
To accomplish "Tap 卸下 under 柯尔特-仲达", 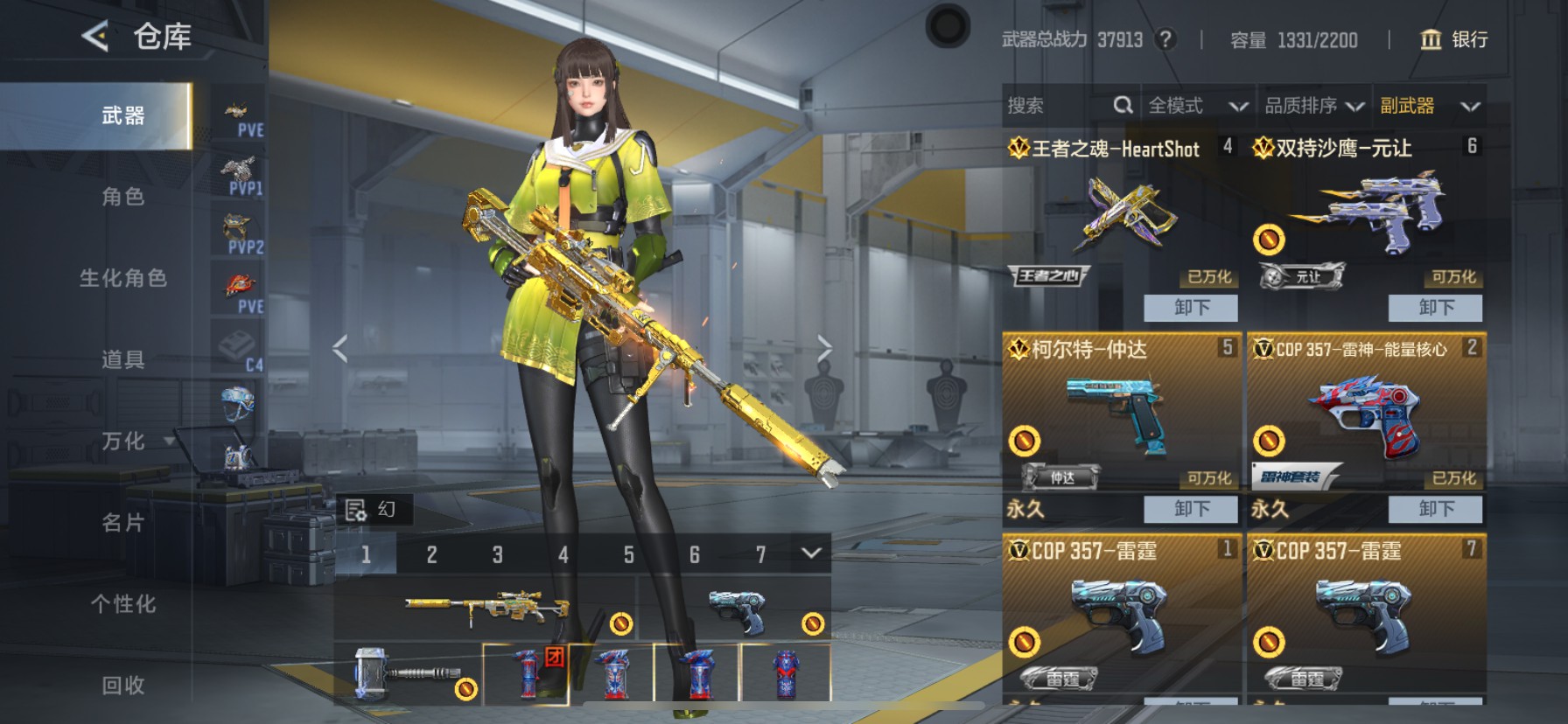I will click(1190, 509).
